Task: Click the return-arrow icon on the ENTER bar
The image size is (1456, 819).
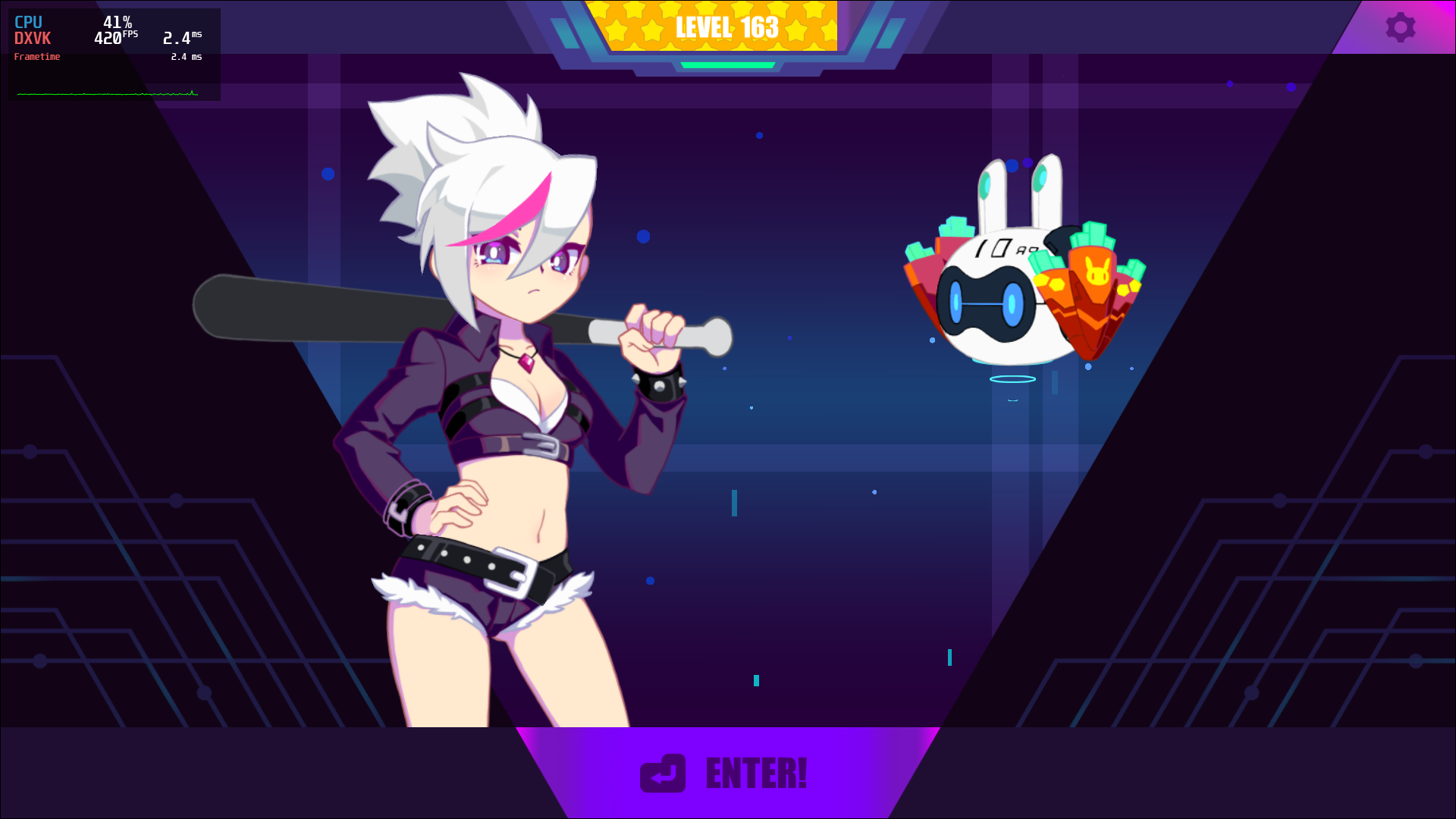Action: point(663,774)
